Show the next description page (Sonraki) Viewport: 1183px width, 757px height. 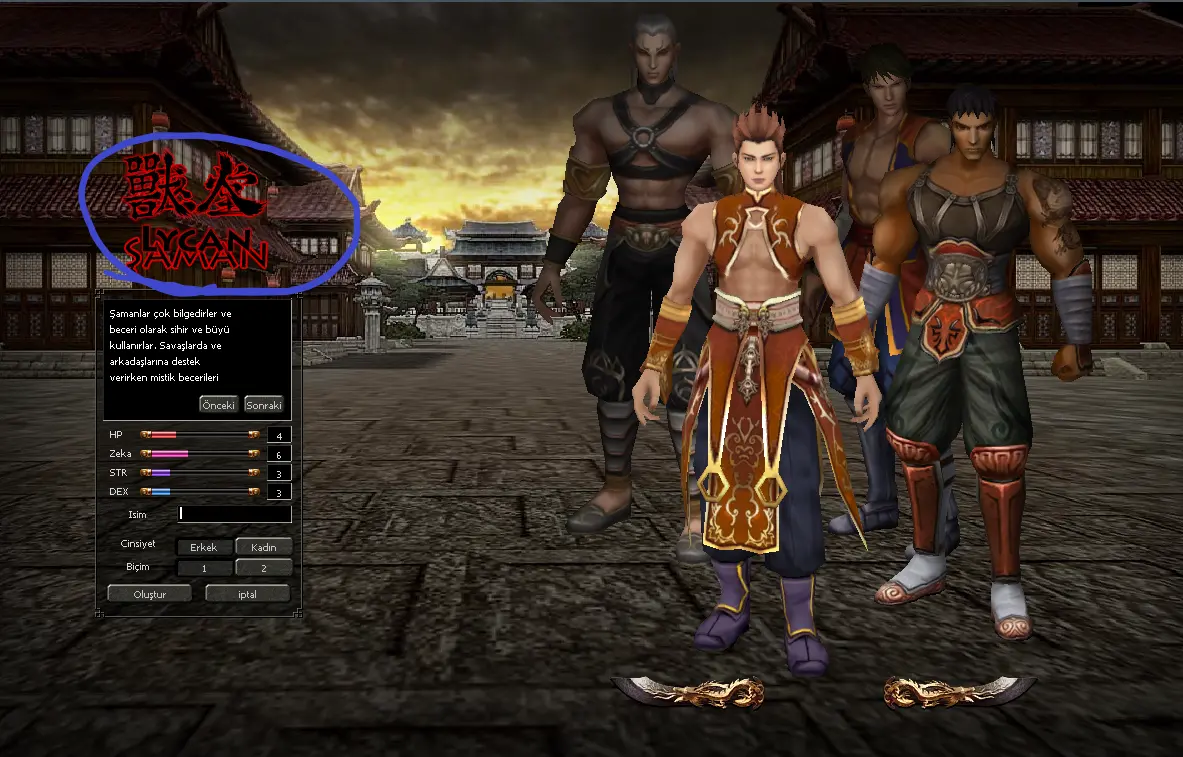[264, 405]
